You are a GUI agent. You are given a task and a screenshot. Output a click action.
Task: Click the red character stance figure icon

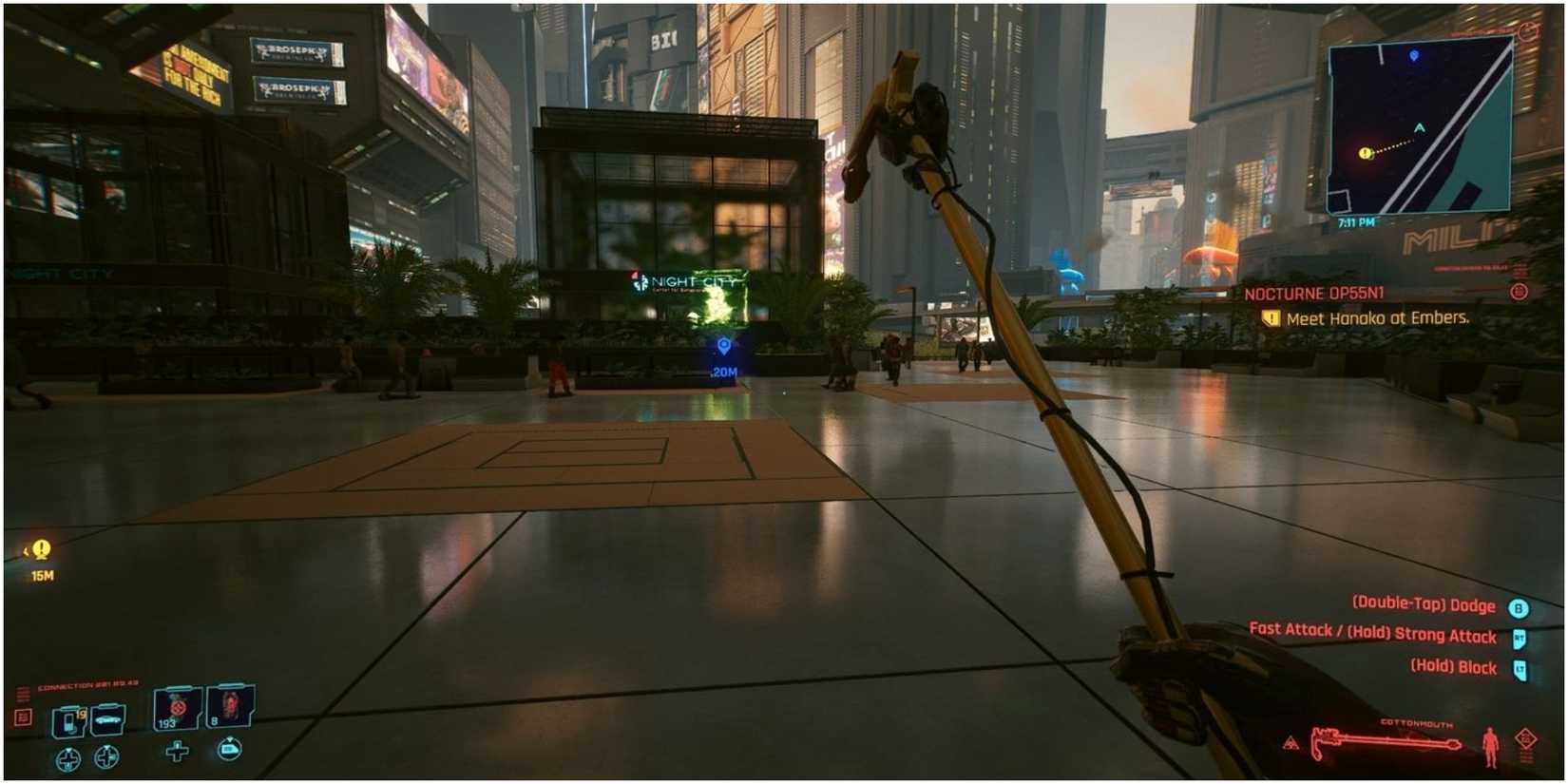(1490, 744)
